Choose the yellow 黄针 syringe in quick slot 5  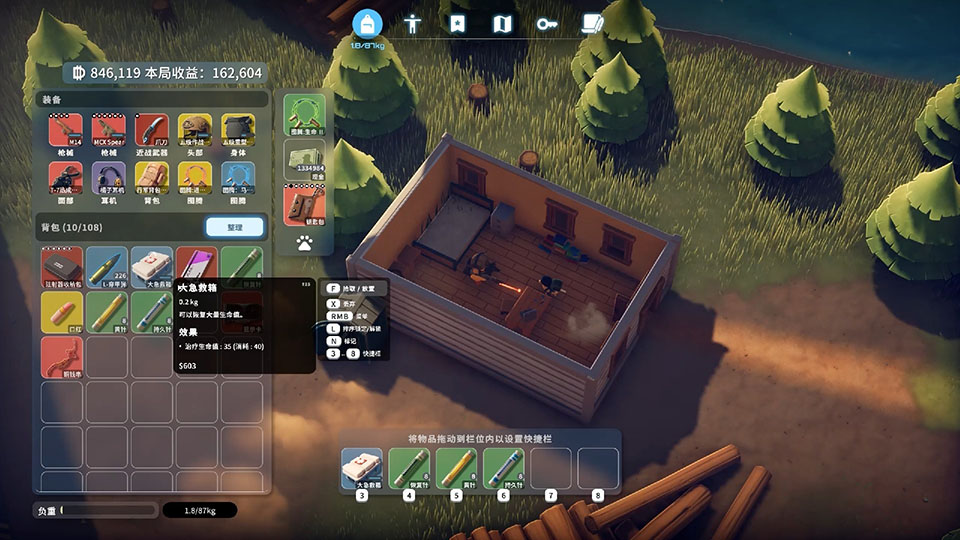[x=456, y=468]
